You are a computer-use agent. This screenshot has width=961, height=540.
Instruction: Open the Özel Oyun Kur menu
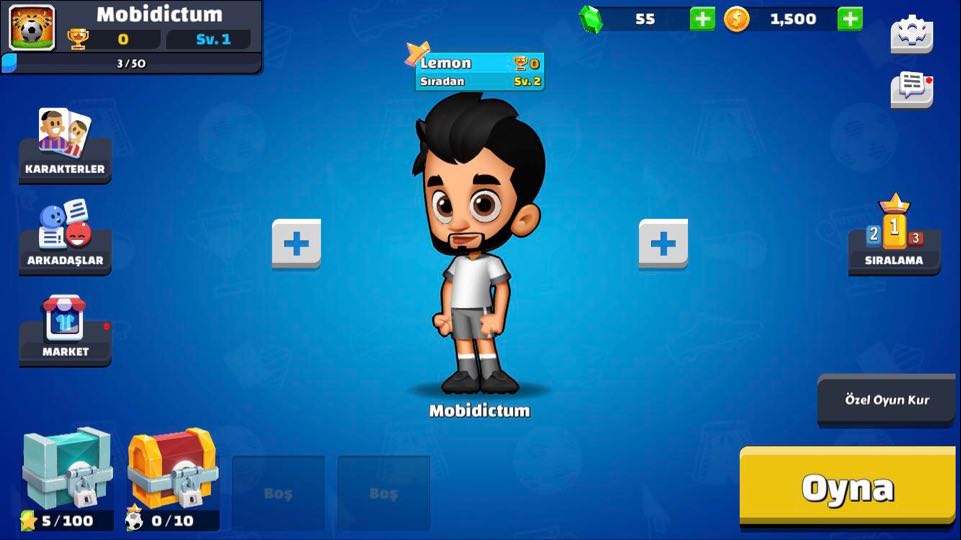(x=886, y=400)
